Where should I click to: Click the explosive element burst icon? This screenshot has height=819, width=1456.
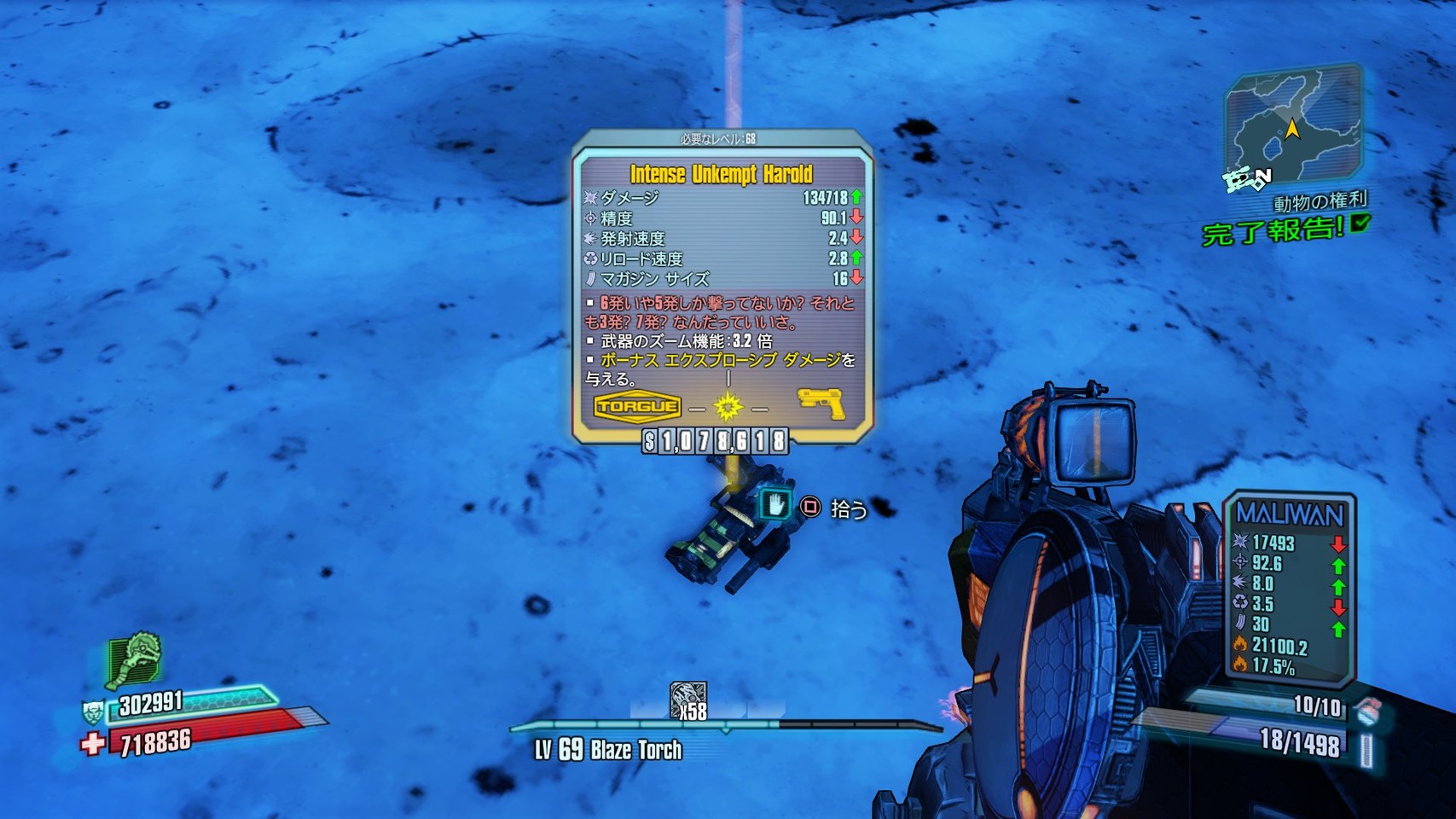(x=728, y=407)
